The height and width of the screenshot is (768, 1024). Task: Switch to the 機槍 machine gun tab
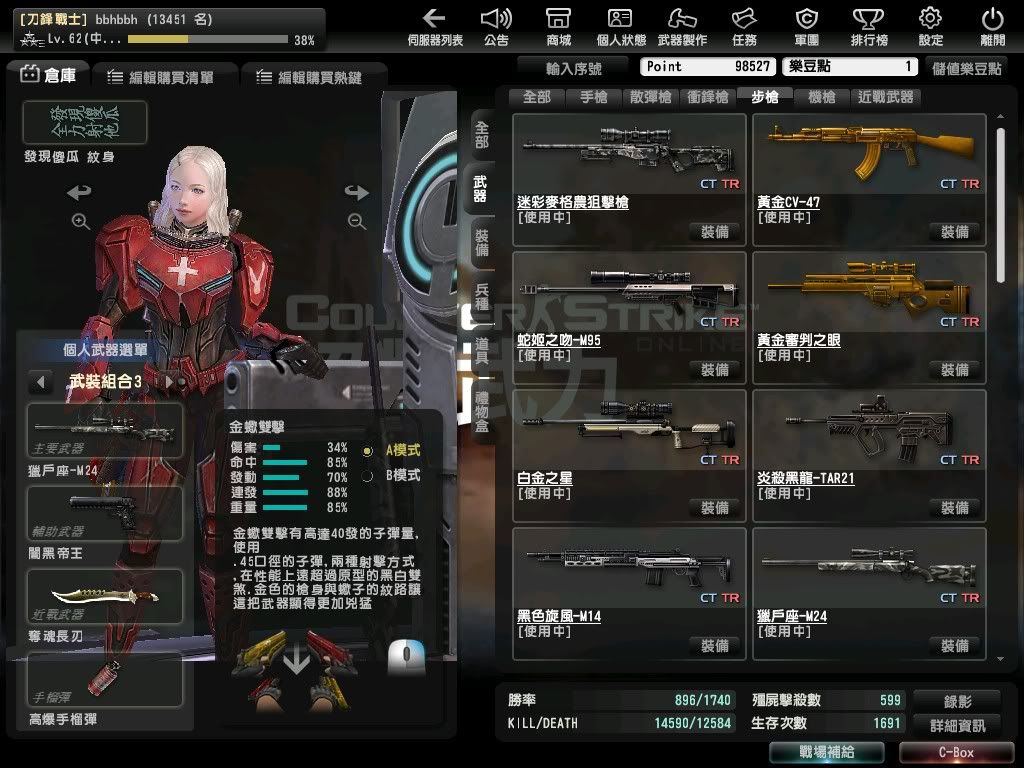click(821, 97)
